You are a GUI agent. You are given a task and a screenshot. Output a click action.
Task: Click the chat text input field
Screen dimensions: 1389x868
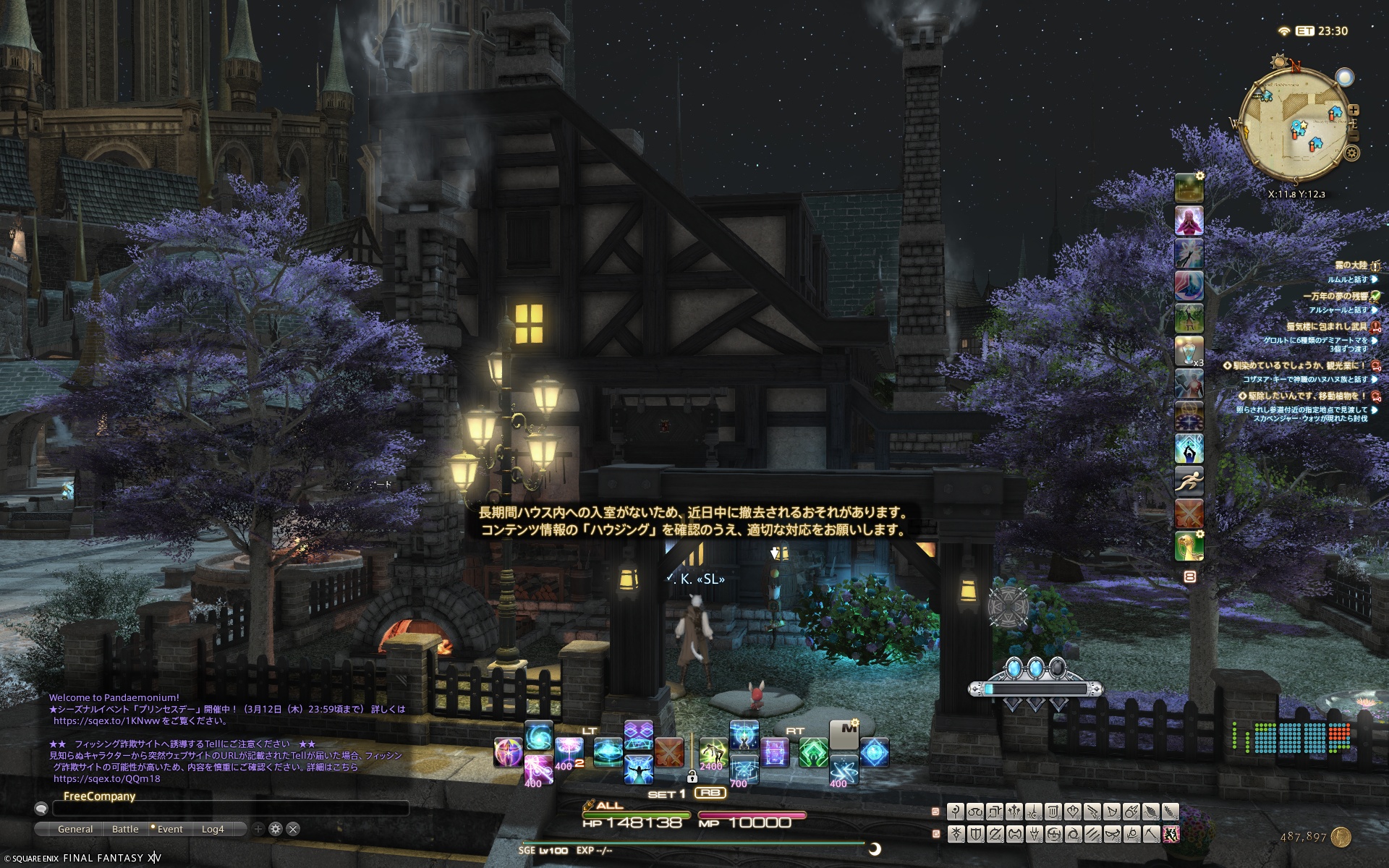click(231, 809)
